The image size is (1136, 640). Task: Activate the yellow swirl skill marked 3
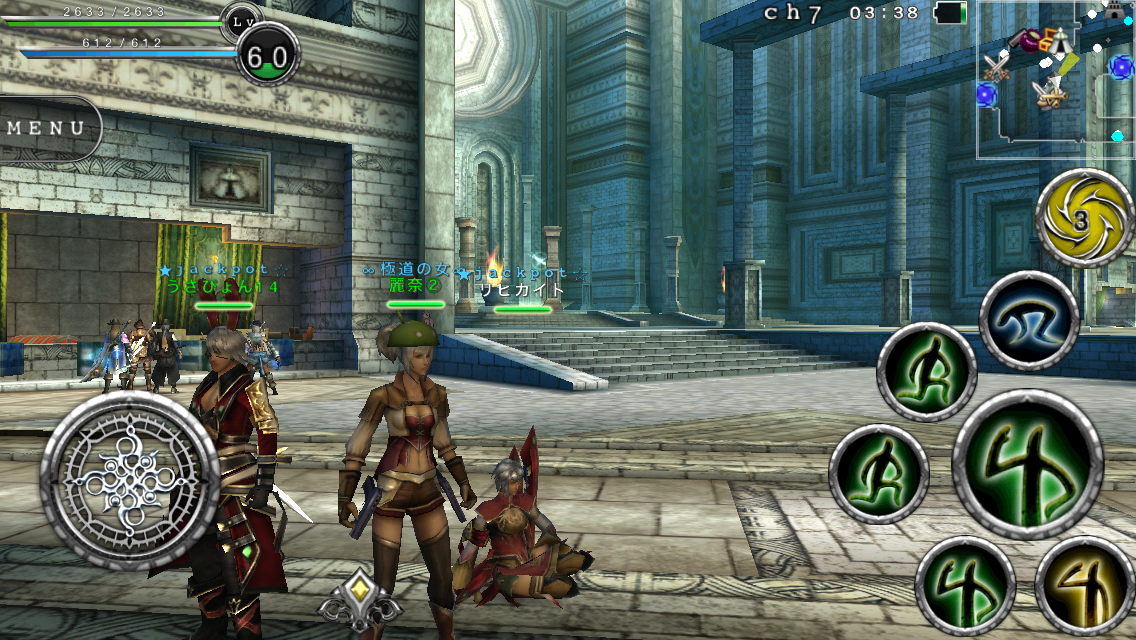pos(1084,218)
